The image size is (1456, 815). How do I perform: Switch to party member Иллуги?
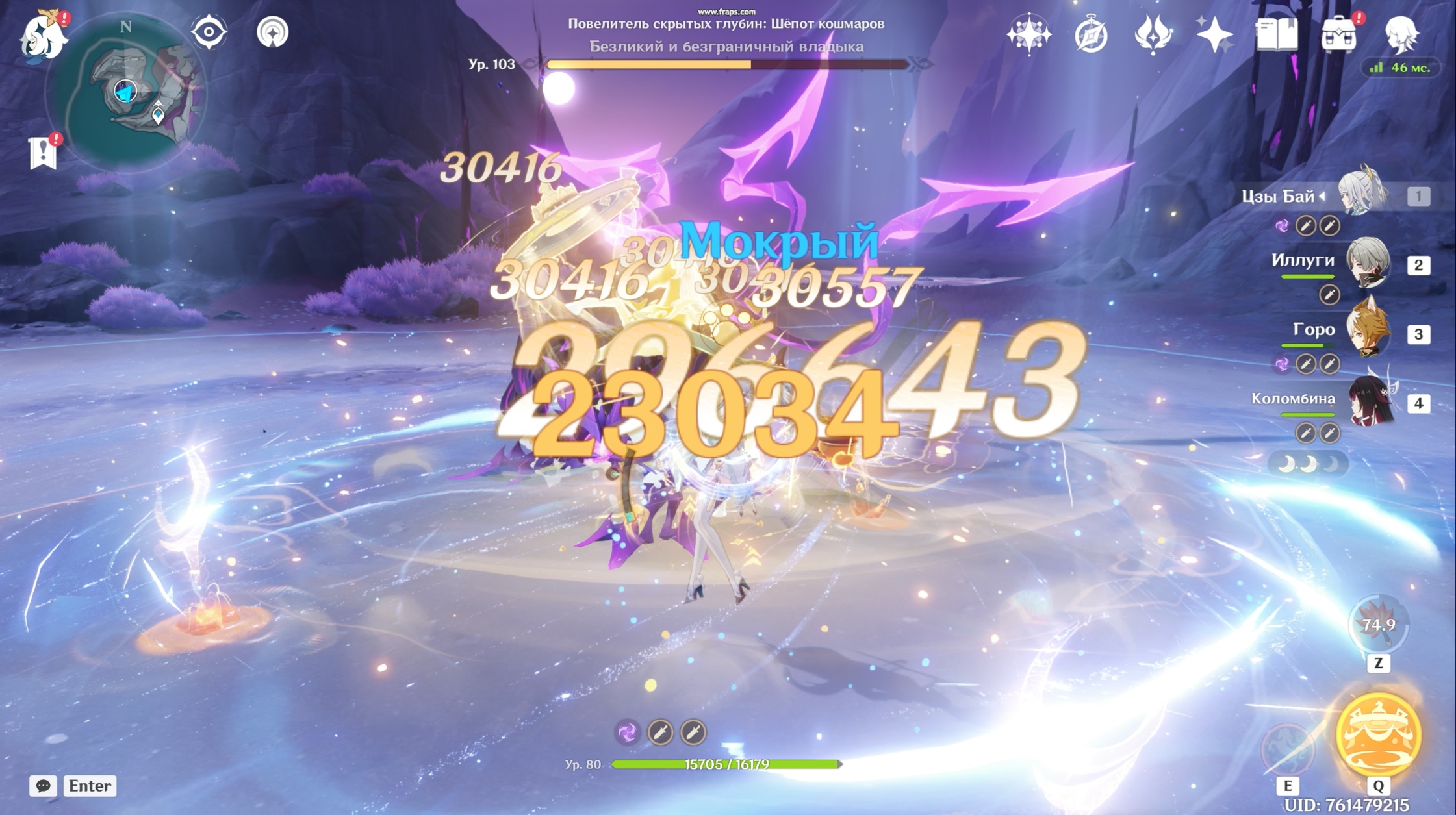[1368, 264]
